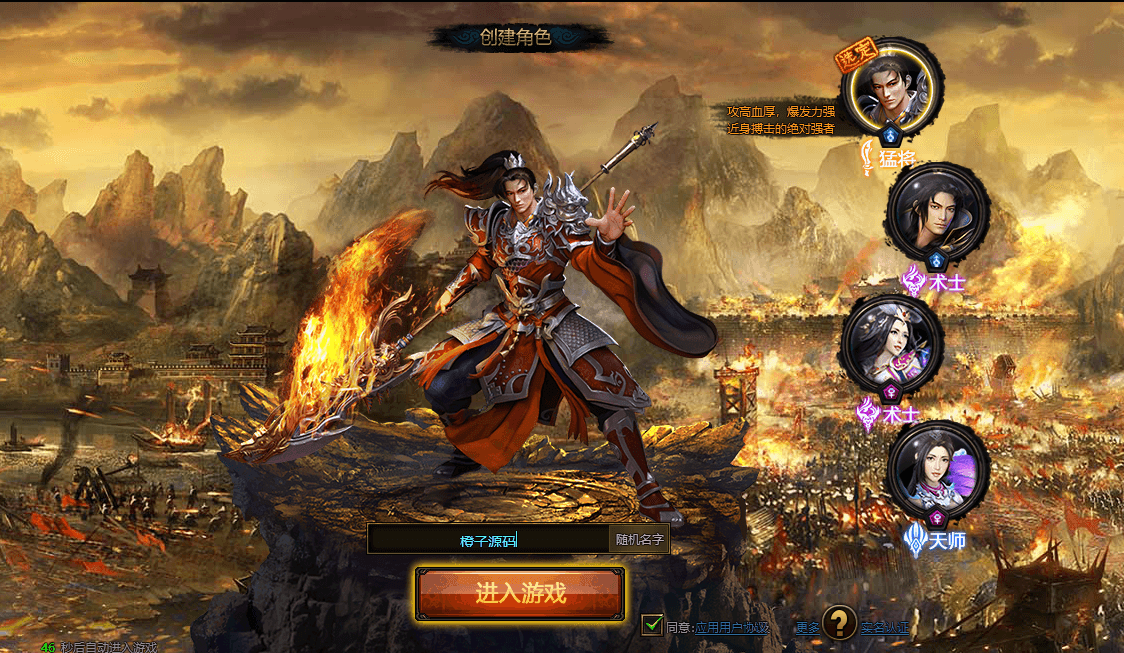Focus the character name input field
This screenshot has height=653, width=1124.
(488, 540)
